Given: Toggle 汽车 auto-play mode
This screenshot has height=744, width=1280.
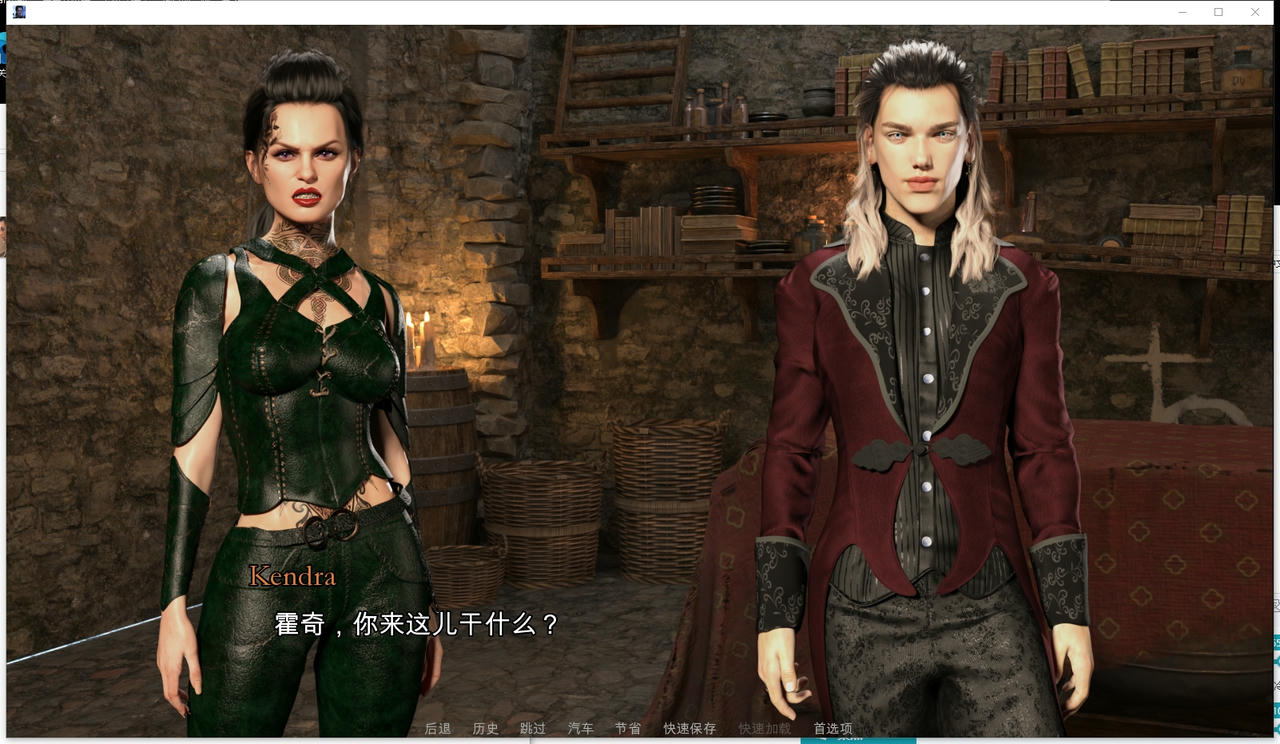Looking at the screenshot, I should (580, 729).
